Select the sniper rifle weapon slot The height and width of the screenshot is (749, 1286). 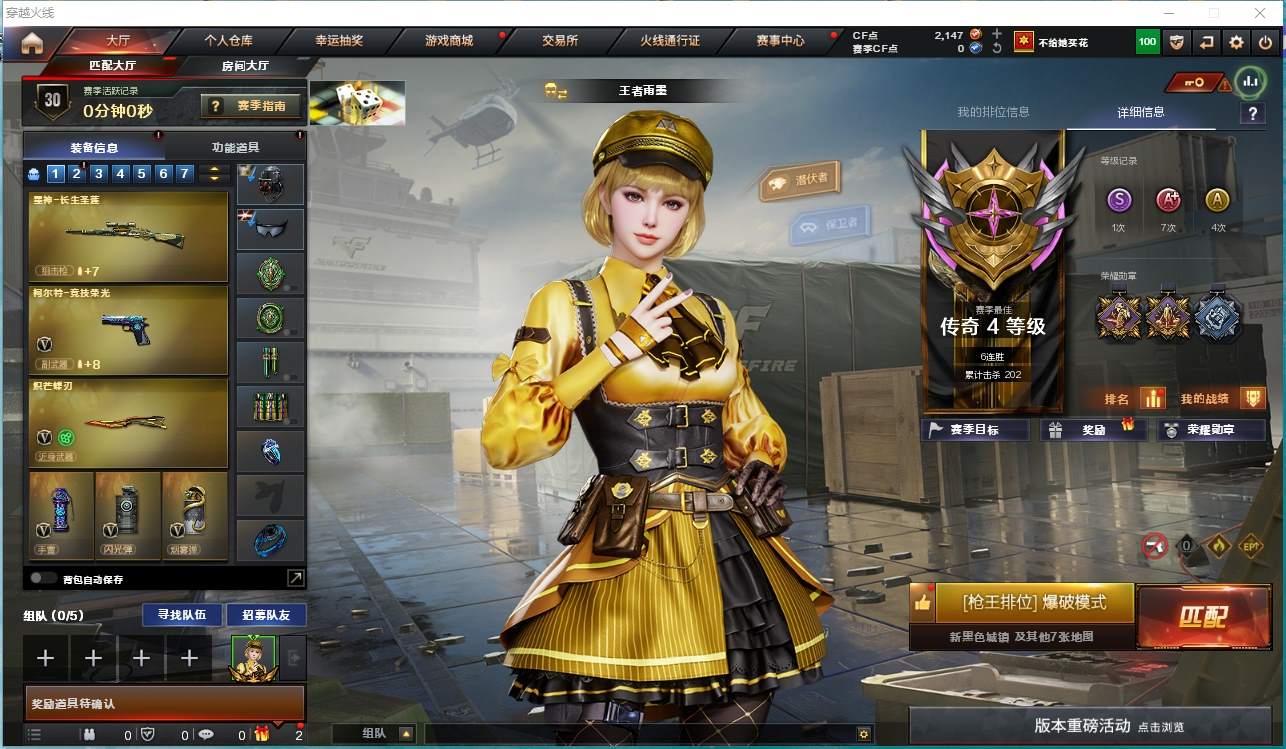coord(129,236)
